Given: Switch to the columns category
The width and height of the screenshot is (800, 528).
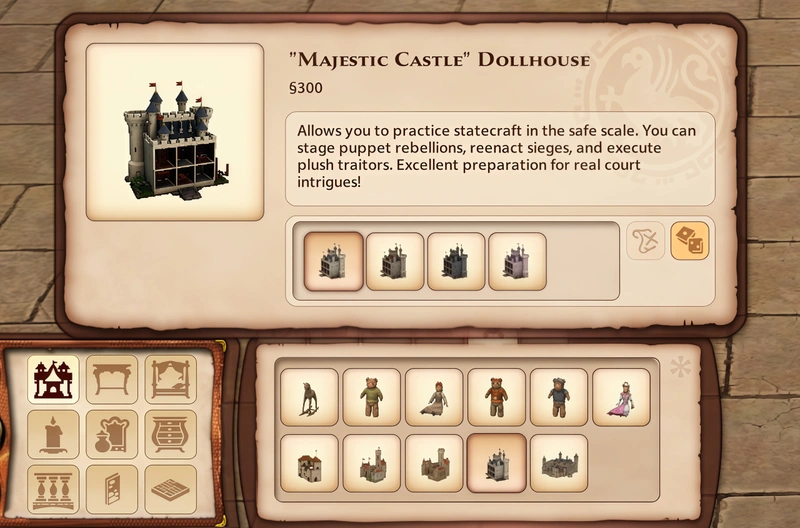Looking at the screenshot, I should pyautogui.click(x=53, y=489).
